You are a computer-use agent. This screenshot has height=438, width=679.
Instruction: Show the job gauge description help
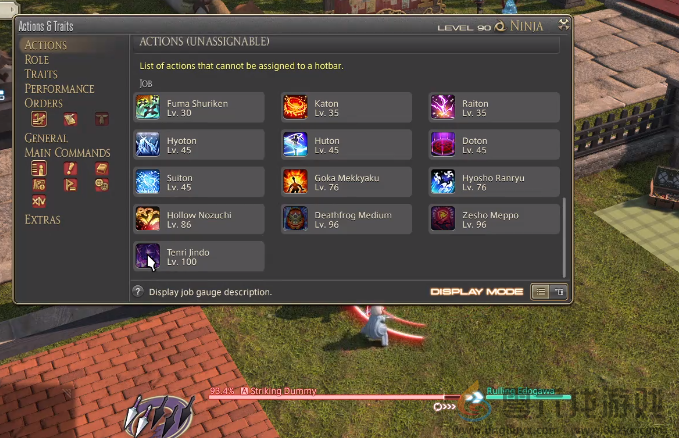tap(138, 292)
